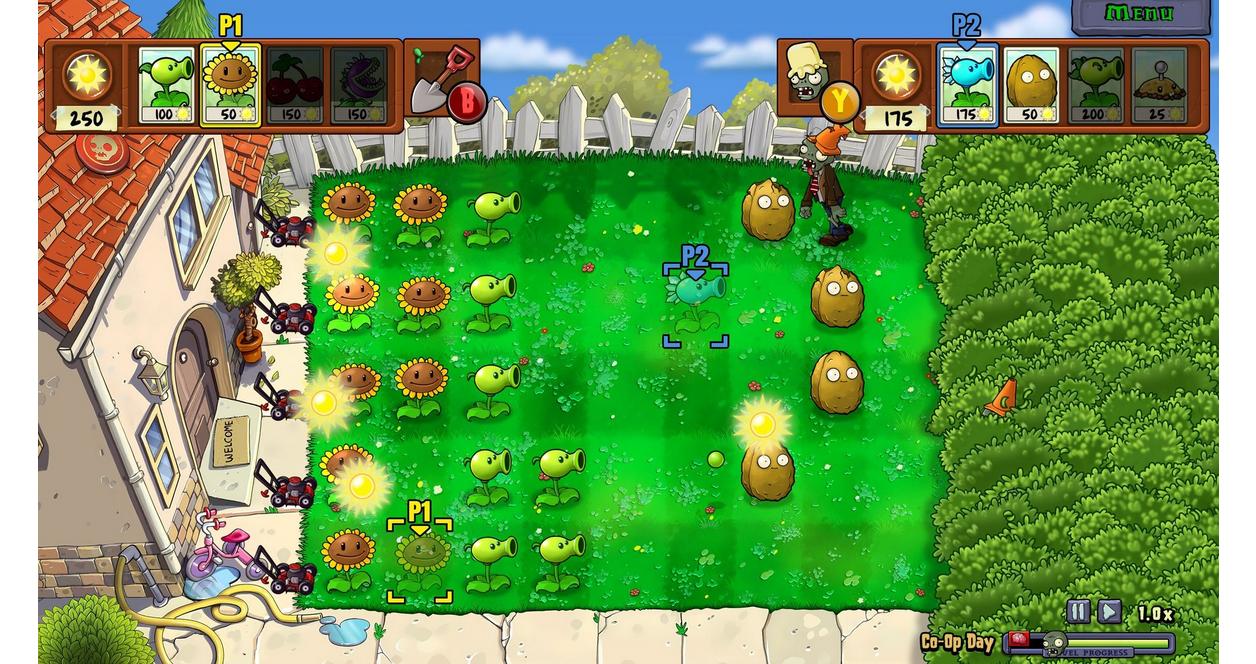Choose P1's Sunflower seed packet
Image resolution: width=1256 pixels, height=664 pixels.
coord(231,85)
